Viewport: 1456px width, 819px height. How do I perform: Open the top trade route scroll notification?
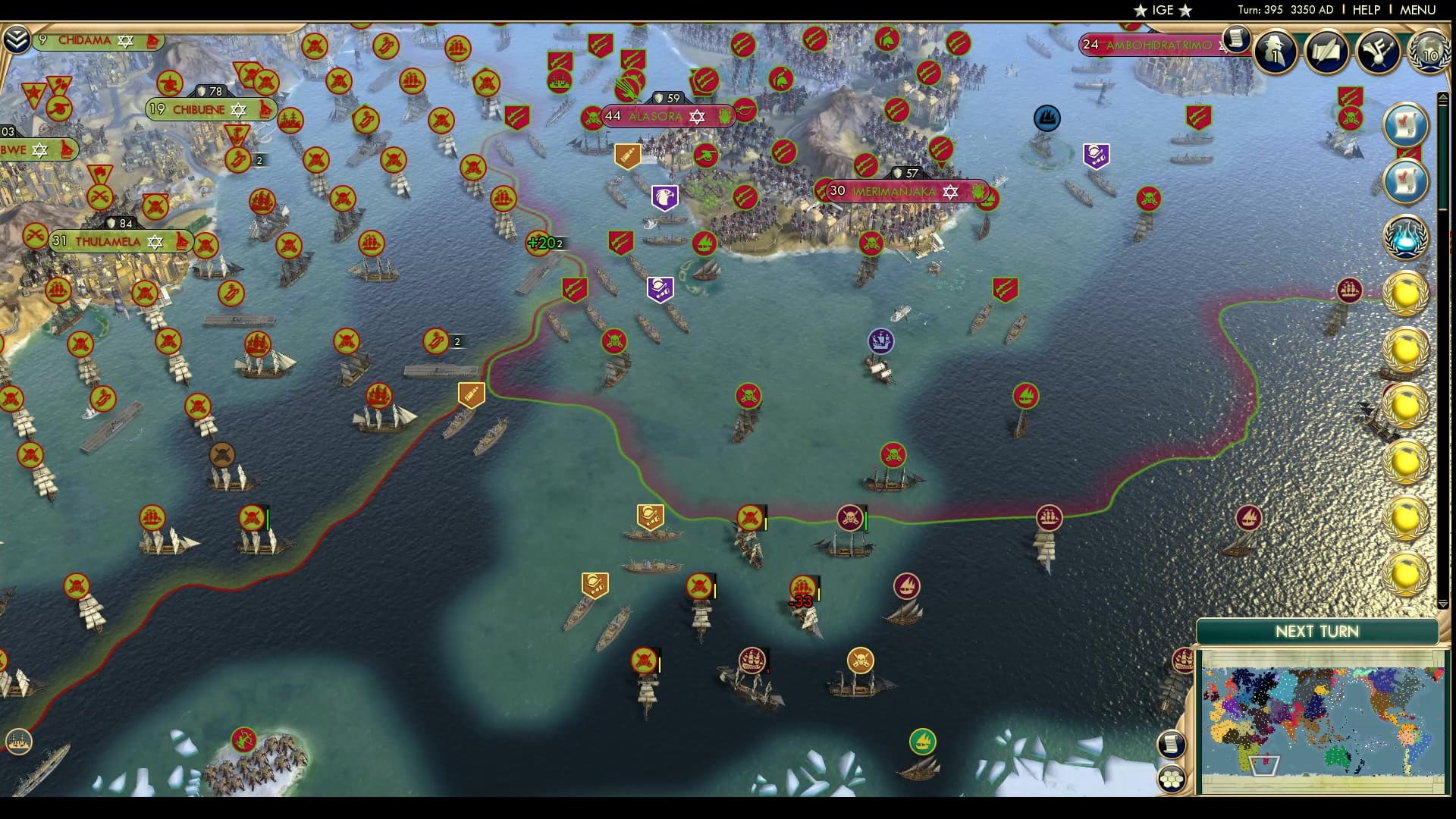point(1405,127)
